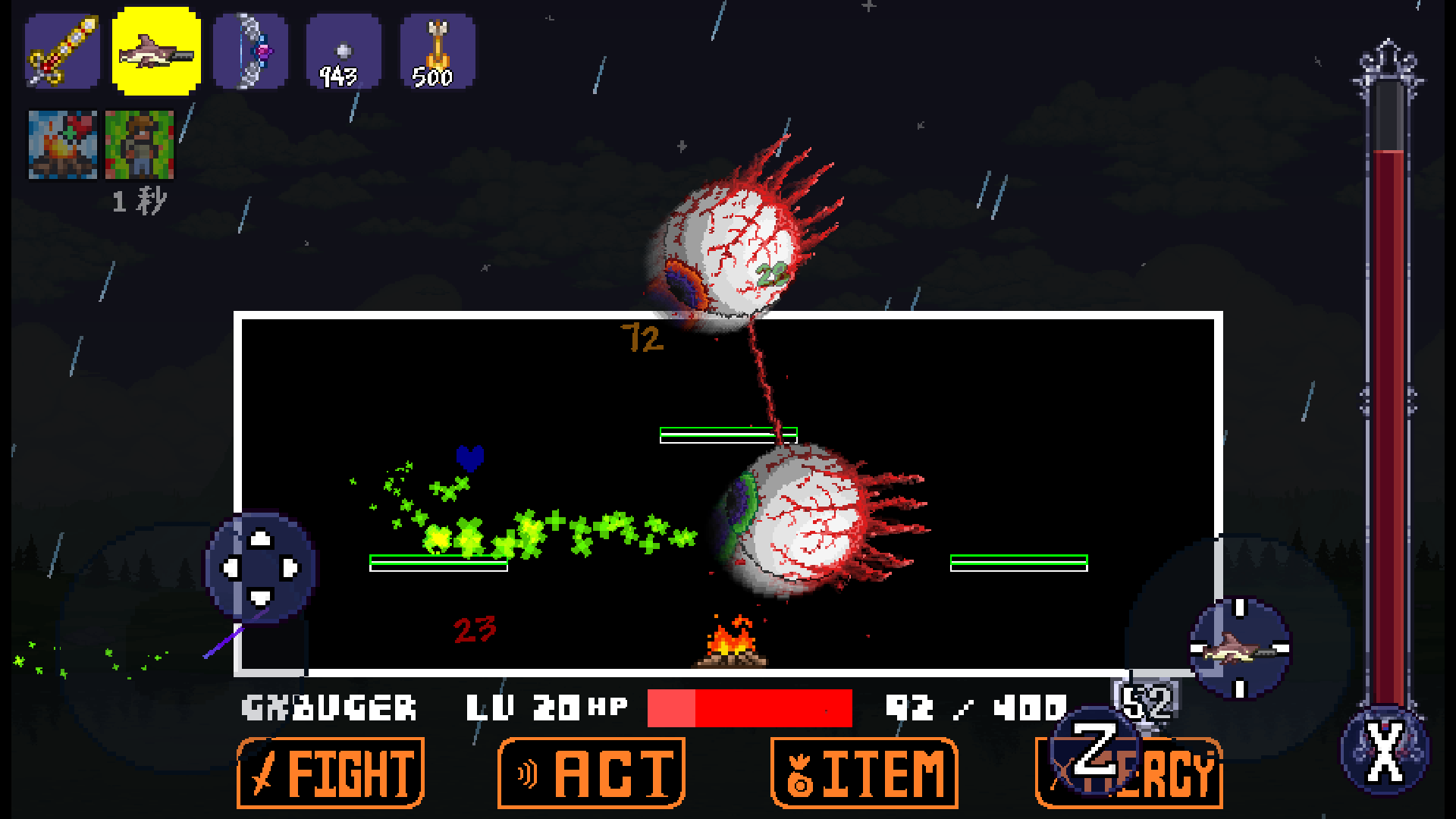Tap the down arrow on the directional pad
1456x819 pixels.
pyautogui.click(x=261, y=598)
